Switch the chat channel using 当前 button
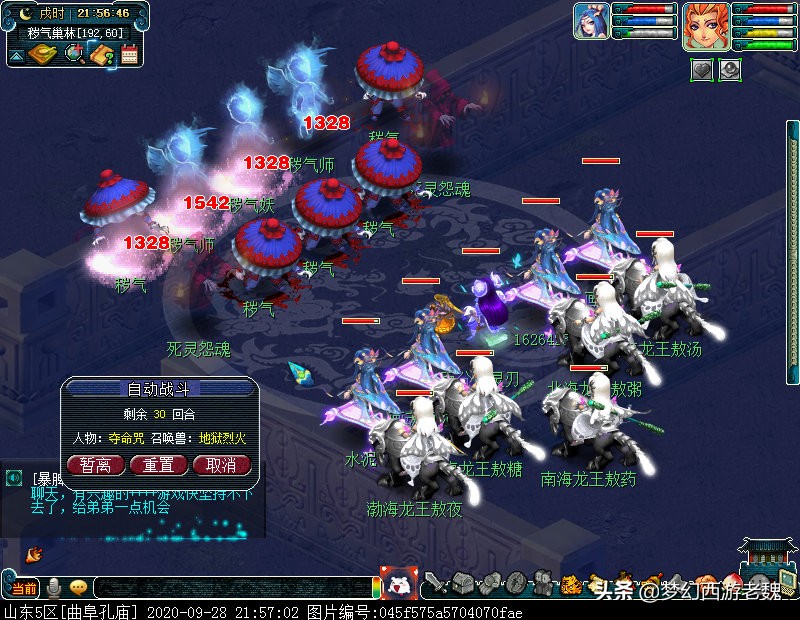This screenshot has width=800, height=620. tap(24, 588)
